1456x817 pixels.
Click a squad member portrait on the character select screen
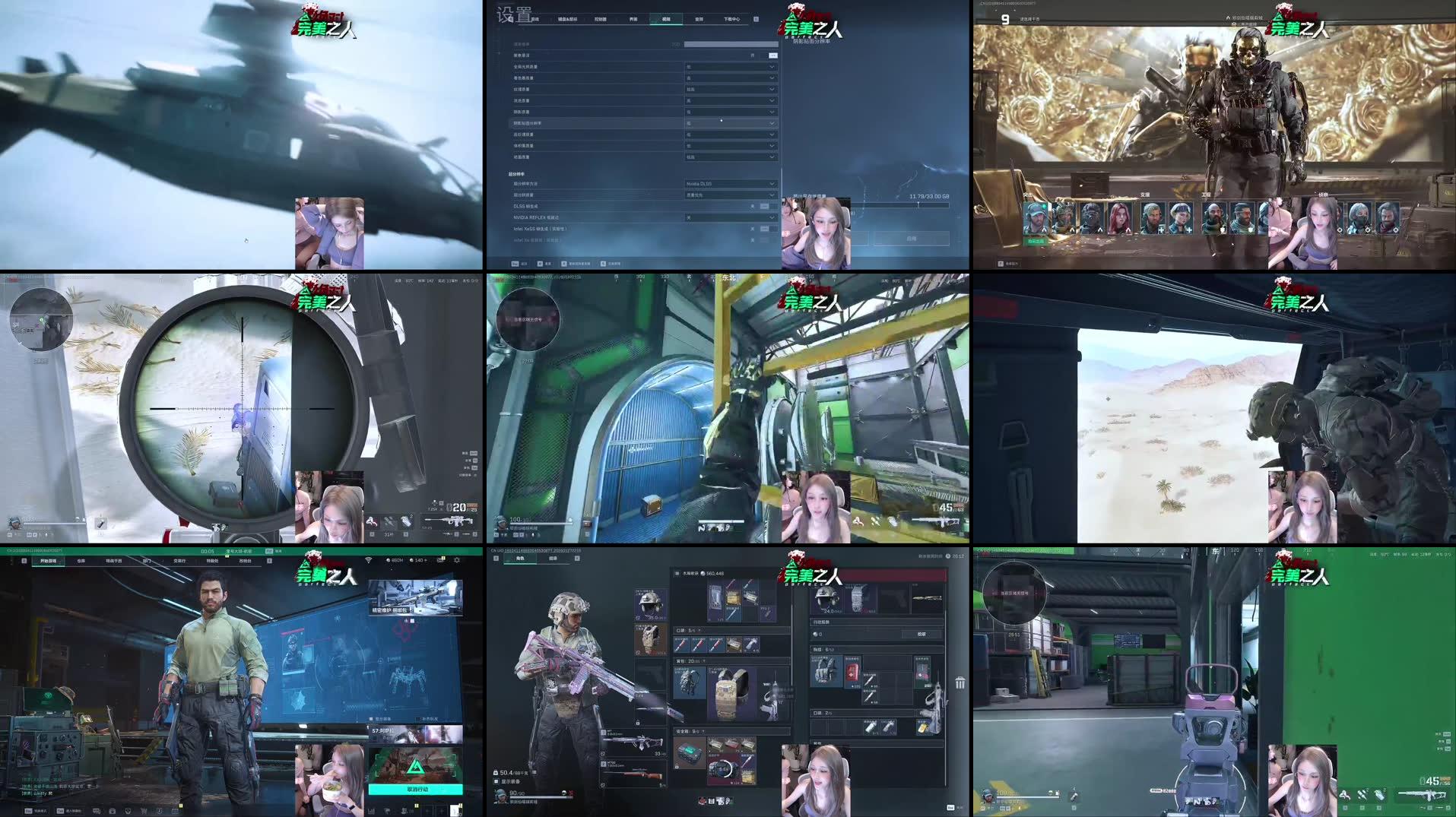(x=1036, y=217)
